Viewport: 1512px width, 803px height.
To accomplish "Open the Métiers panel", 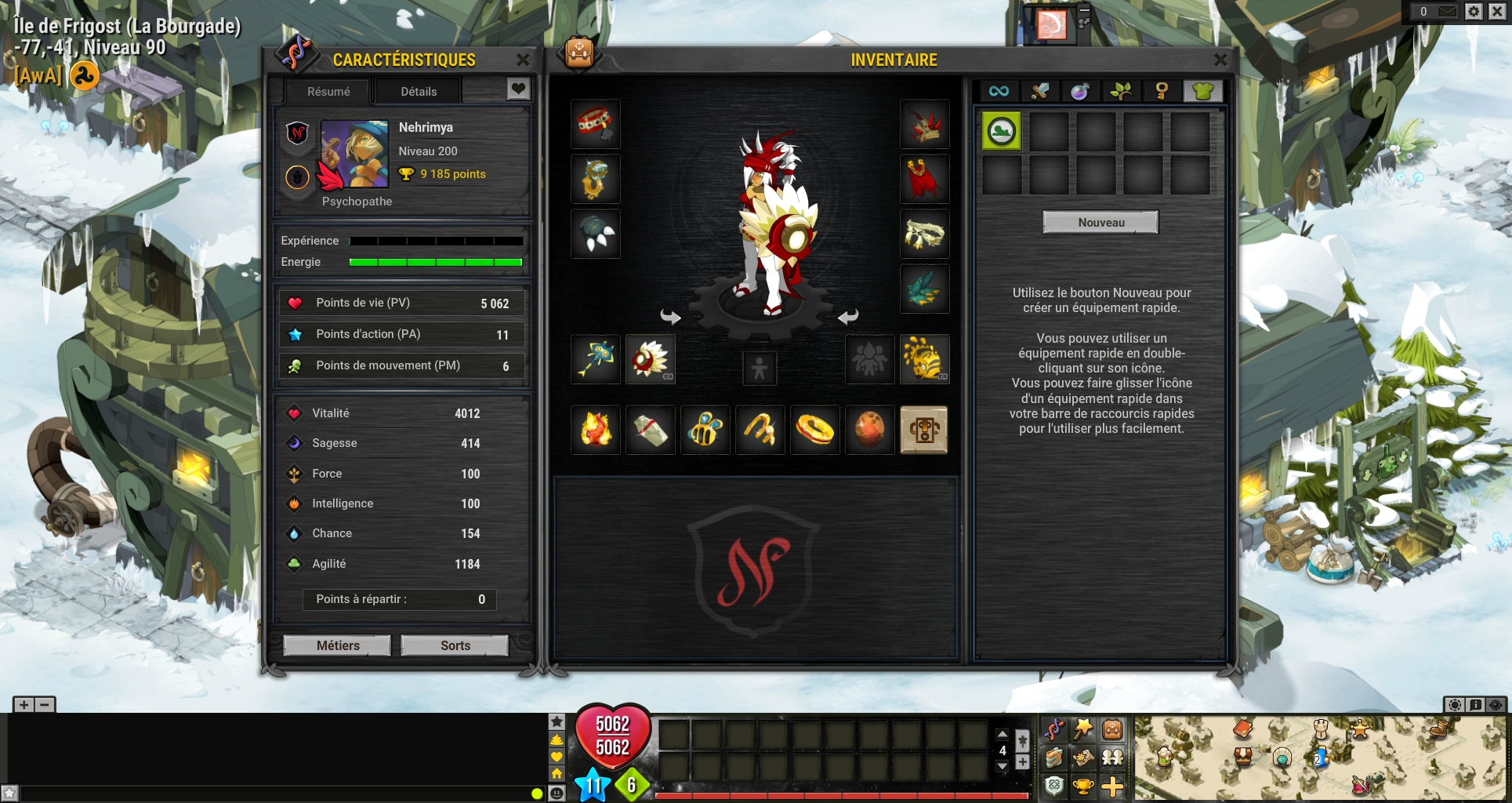I will [x=338, y=645].
